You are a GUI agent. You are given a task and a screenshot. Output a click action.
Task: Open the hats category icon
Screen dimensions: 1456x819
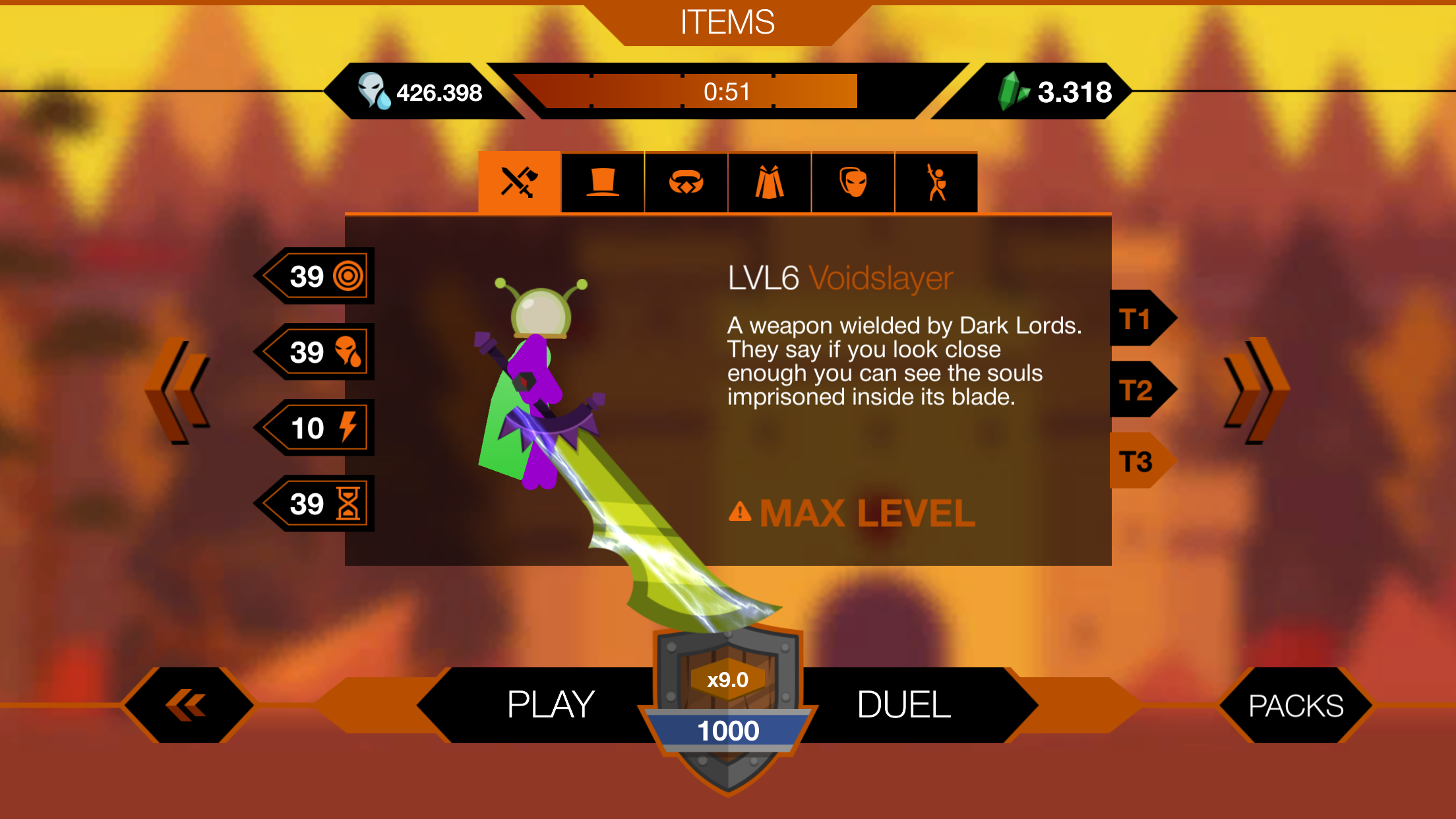pyautogui.click(x=602, y=181)
